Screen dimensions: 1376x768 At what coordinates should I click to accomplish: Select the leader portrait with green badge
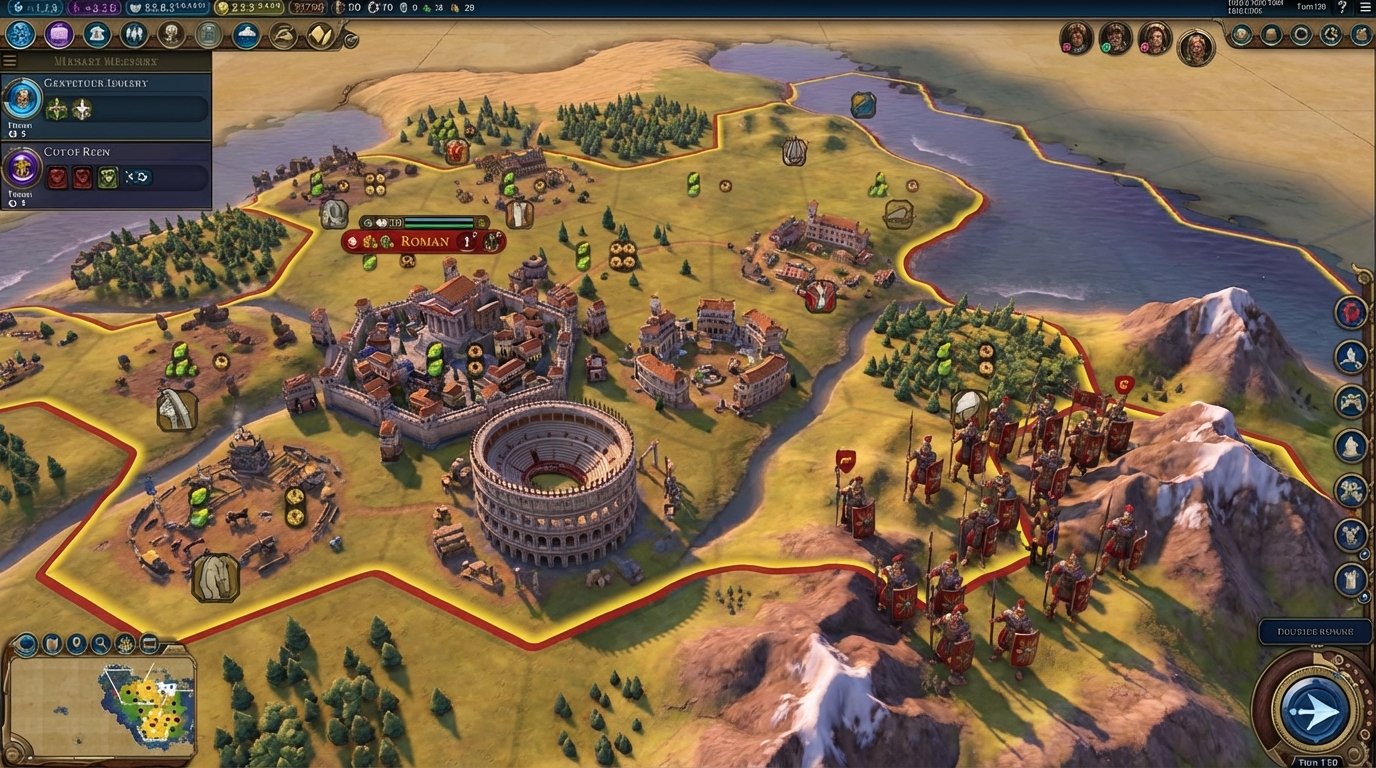pos(1115,39)
